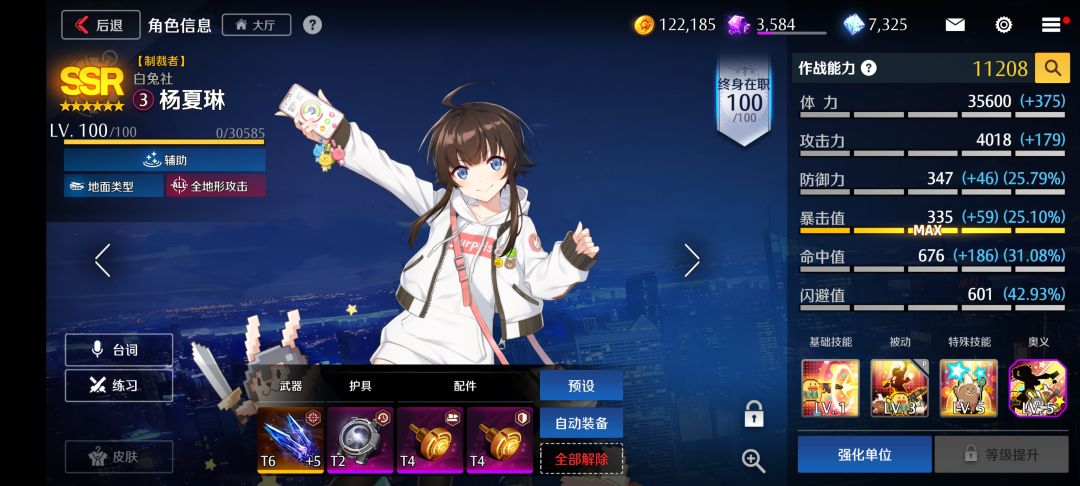Start practice mode with 练习
Image resolution: width=1080 pixels, height=486 pixels.
click(119, 385)
